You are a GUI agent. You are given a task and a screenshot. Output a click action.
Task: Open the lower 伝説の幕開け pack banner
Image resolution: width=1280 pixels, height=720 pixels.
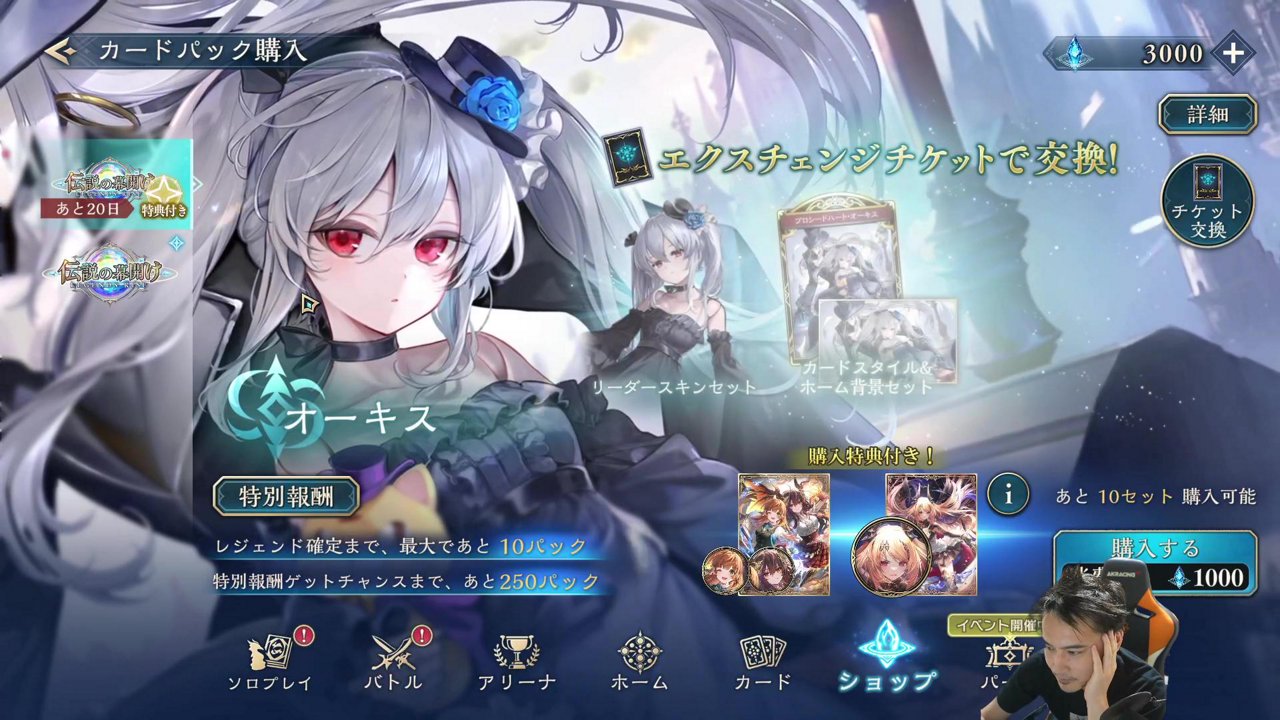[112, 272]
